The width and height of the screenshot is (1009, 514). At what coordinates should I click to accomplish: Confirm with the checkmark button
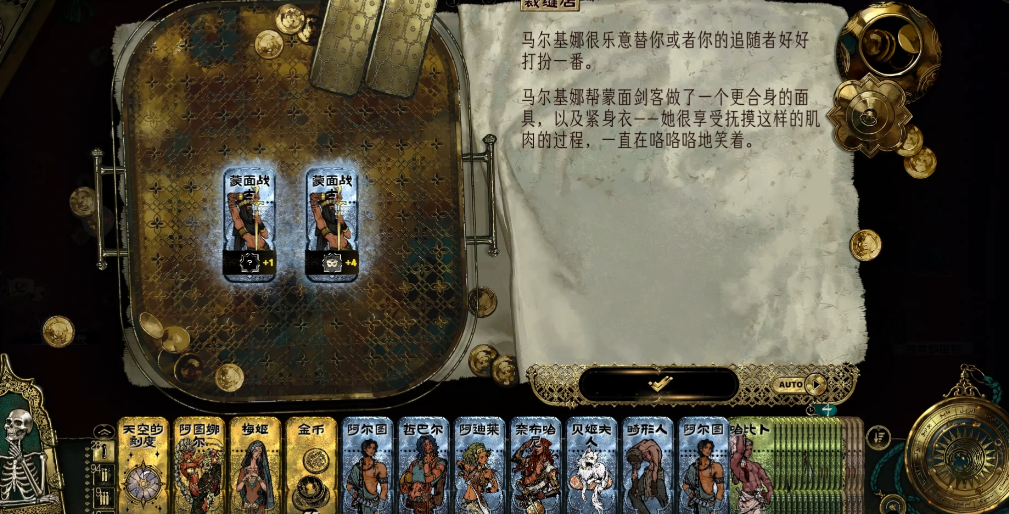[x=658, y=383]
